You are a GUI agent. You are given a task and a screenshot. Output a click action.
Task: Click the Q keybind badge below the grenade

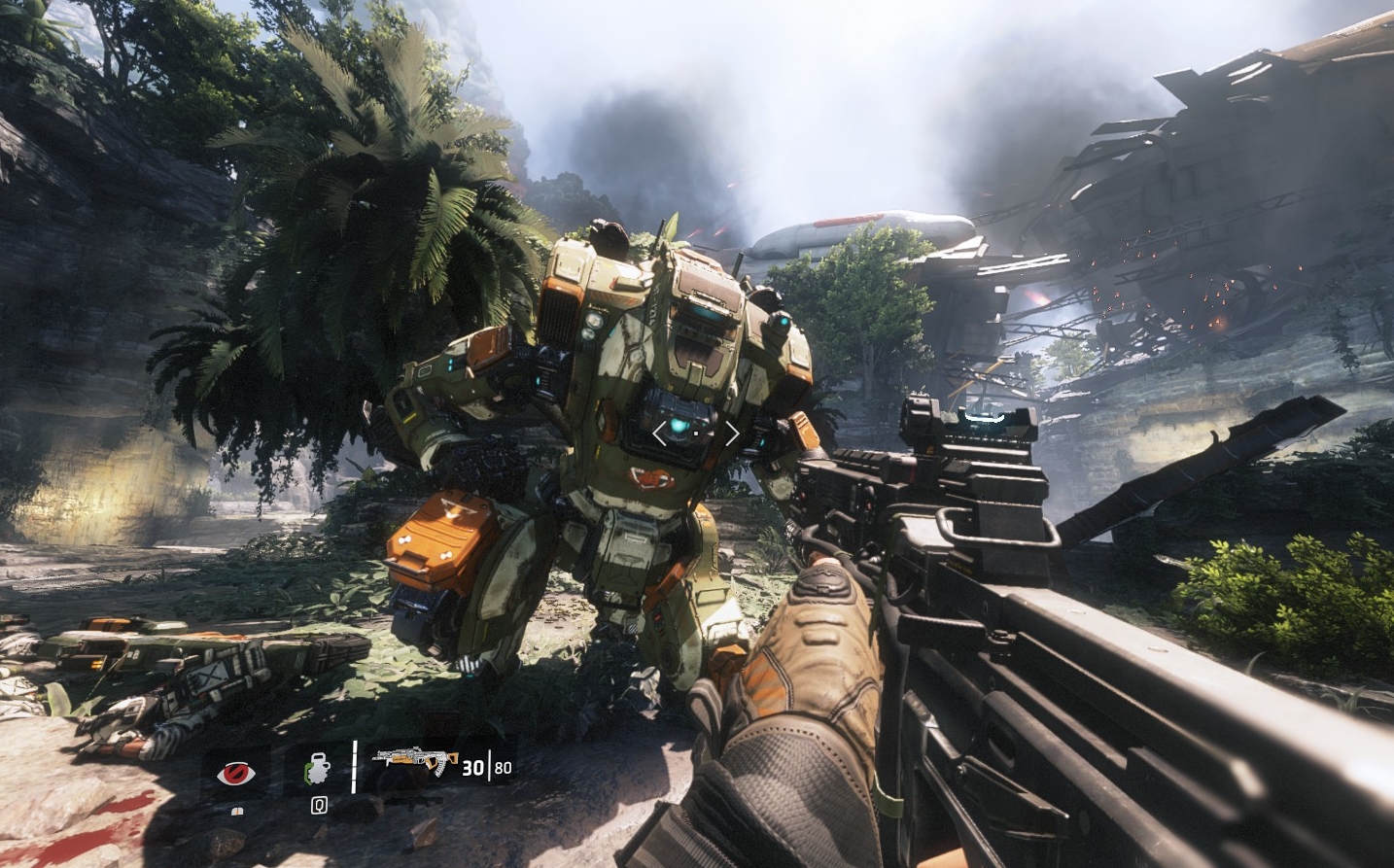click(x=319, y=805)
